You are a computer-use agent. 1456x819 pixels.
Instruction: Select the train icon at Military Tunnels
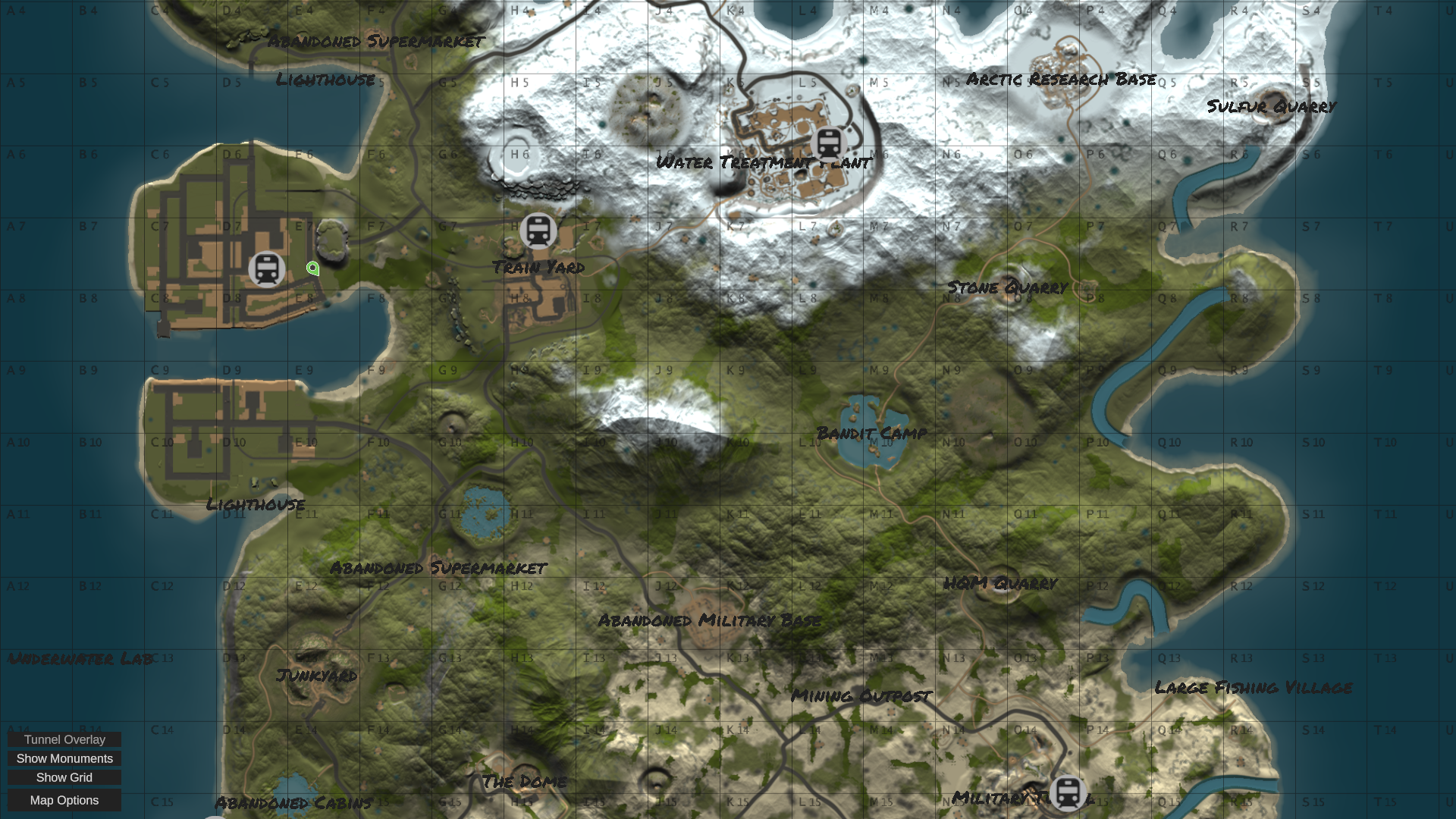1068,793
